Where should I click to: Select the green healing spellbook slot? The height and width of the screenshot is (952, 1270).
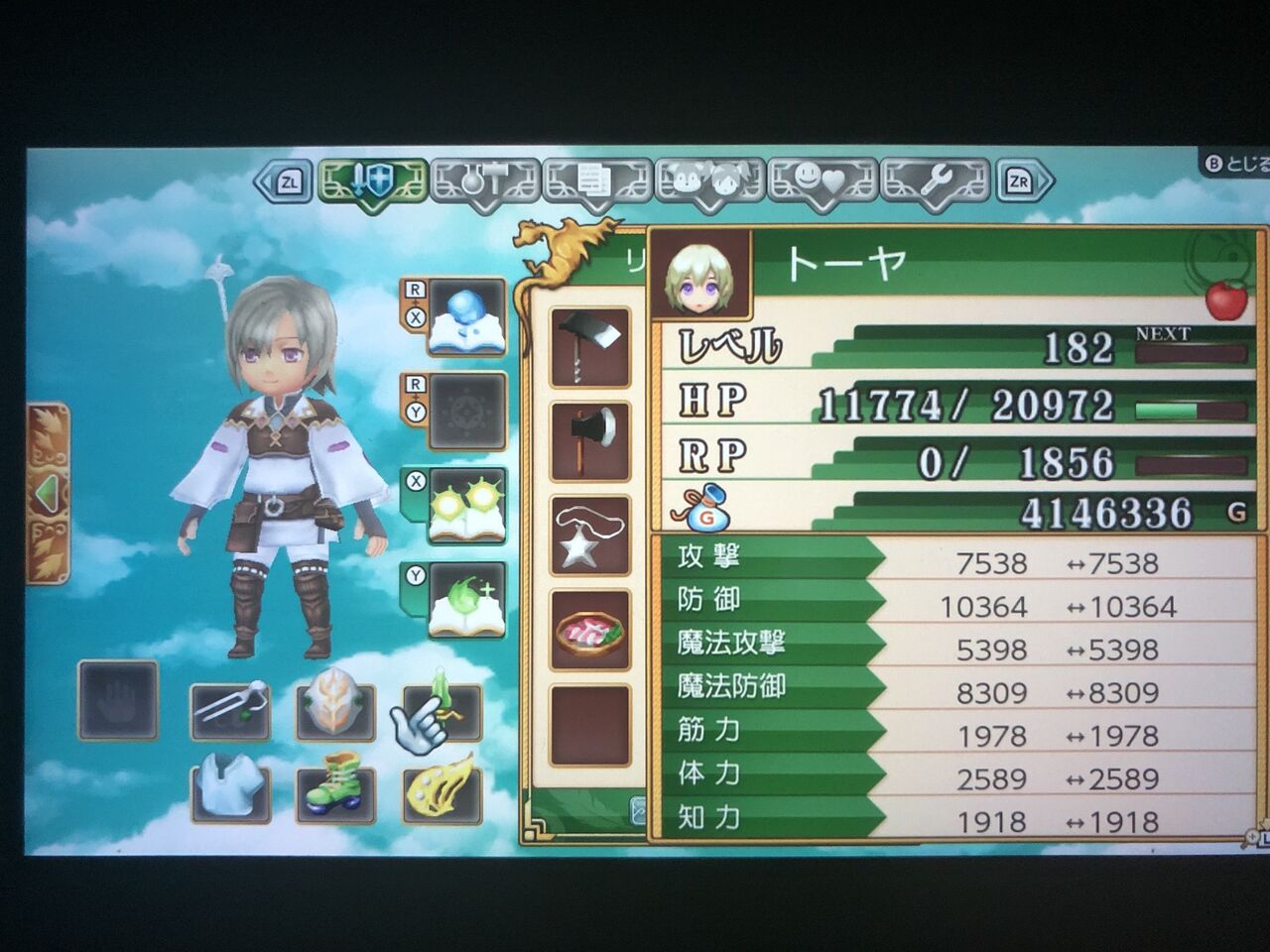tap(466, 602)
